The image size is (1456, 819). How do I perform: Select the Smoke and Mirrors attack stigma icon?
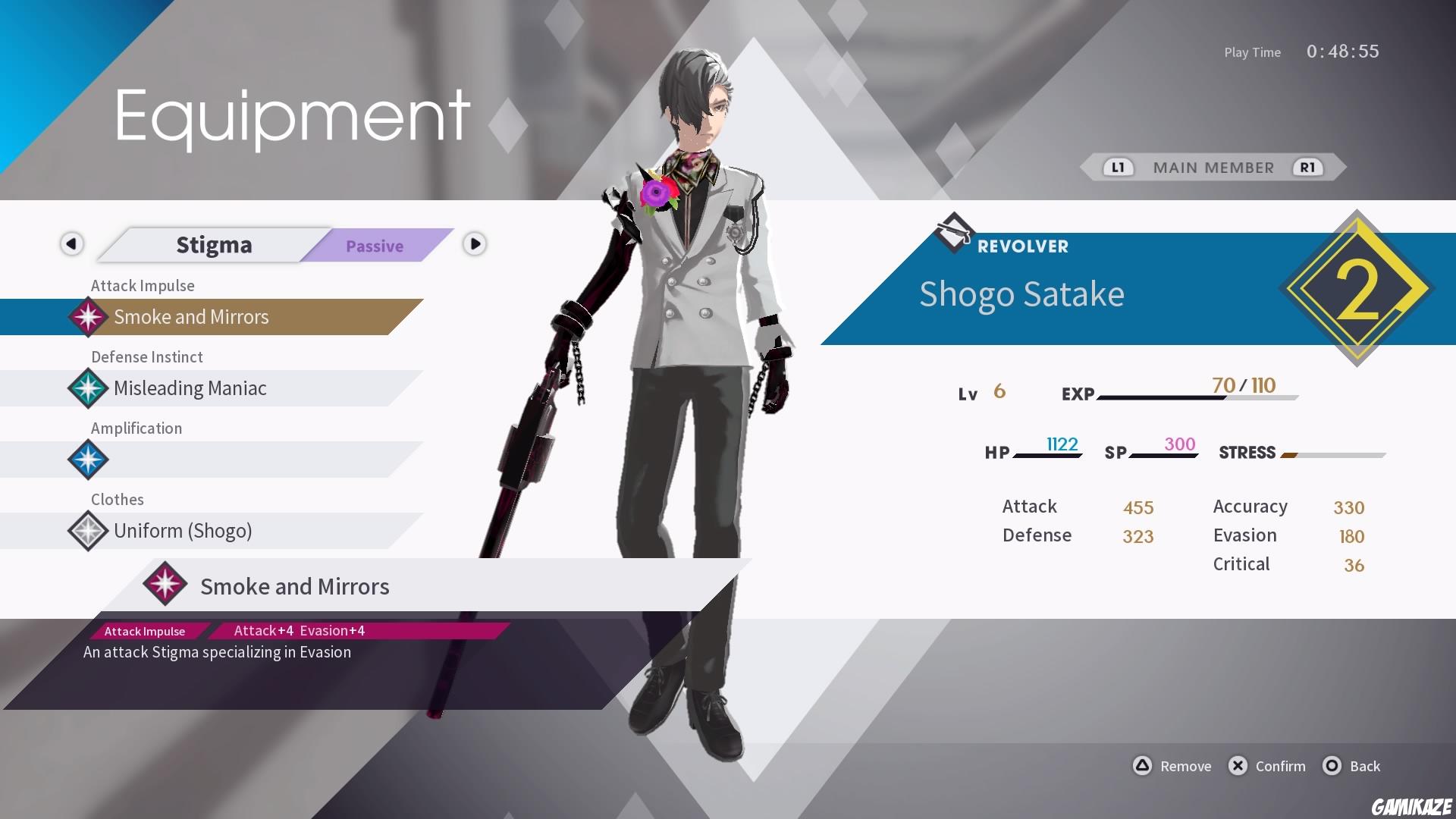pyautogui.click(x=88, y=317)
